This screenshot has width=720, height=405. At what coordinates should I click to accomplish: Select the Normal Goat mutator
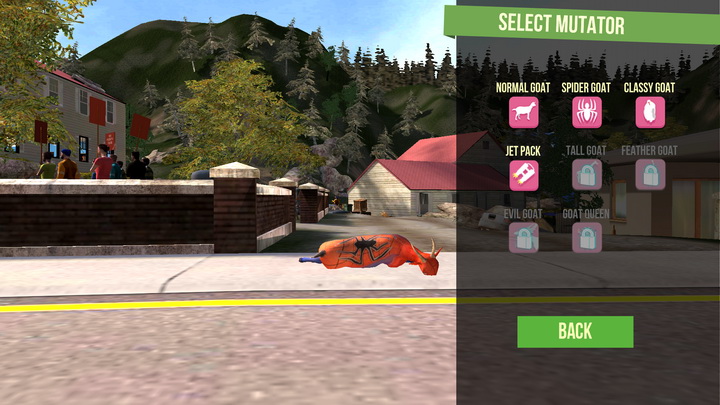coord(523,112)
